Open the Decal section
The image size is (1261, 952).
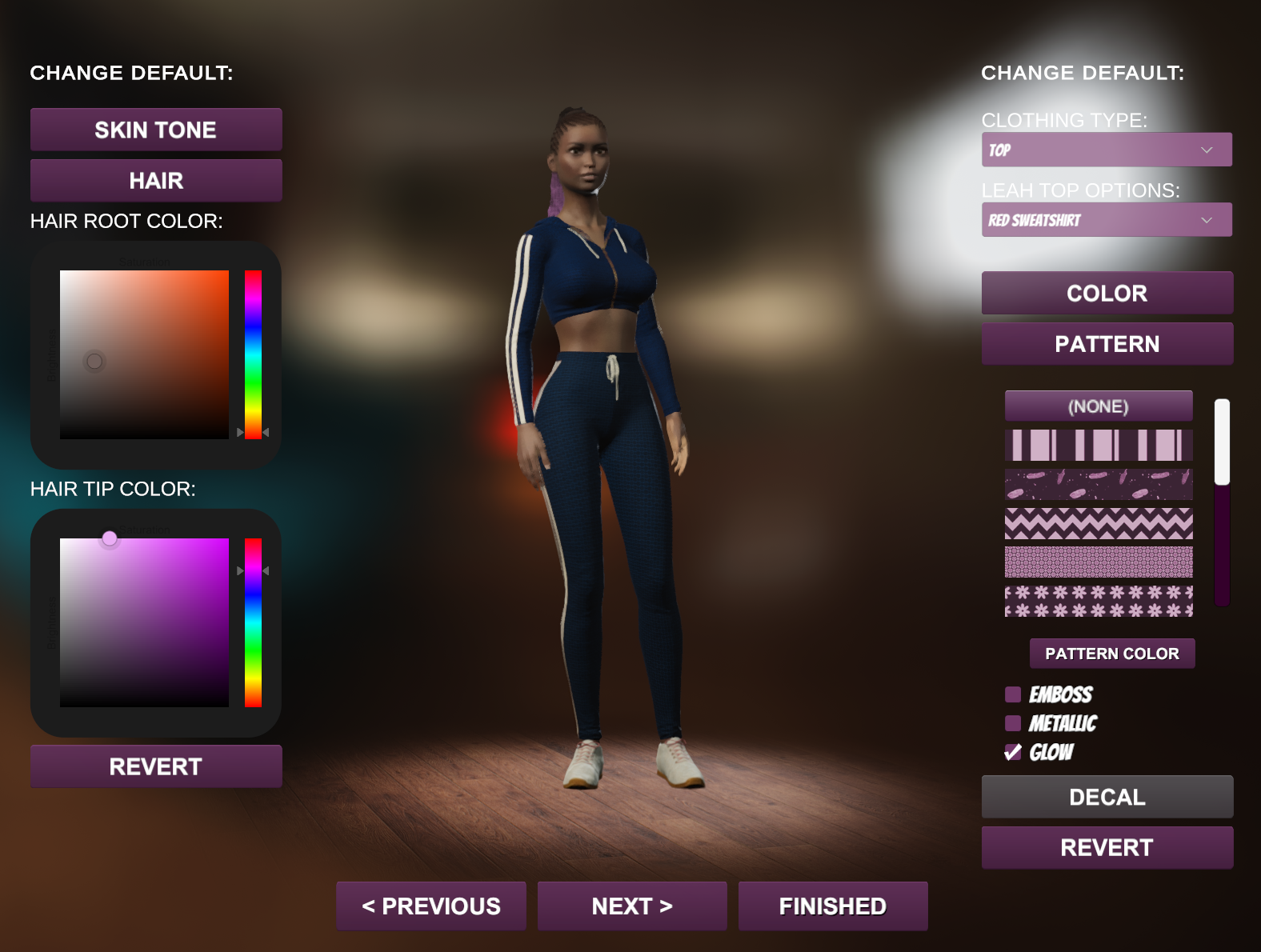click(1107, 797)
